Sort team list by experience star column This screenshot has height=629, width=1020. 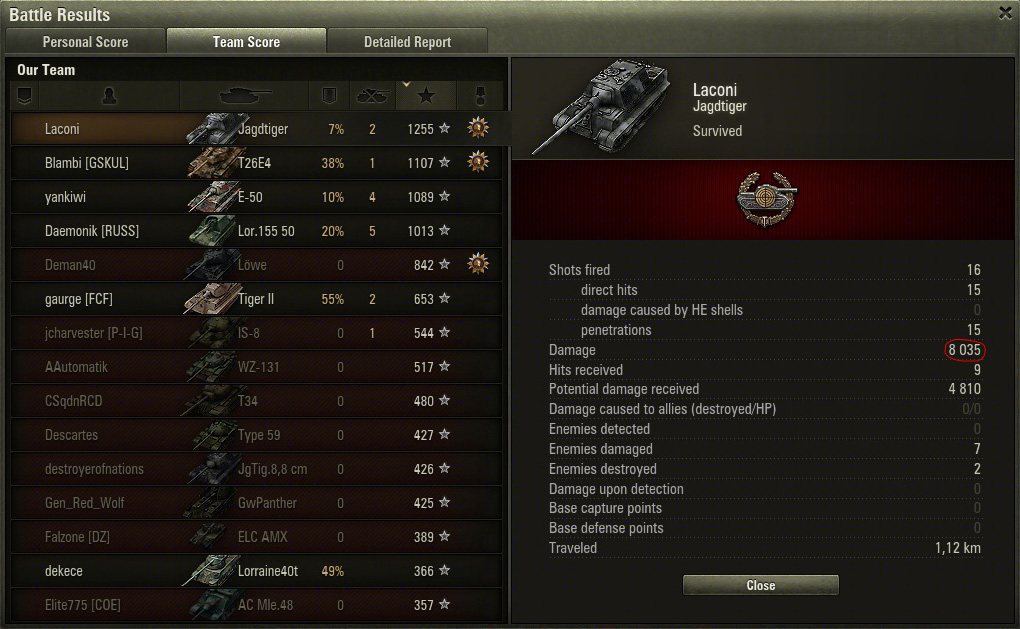click(x=426, y=96)
